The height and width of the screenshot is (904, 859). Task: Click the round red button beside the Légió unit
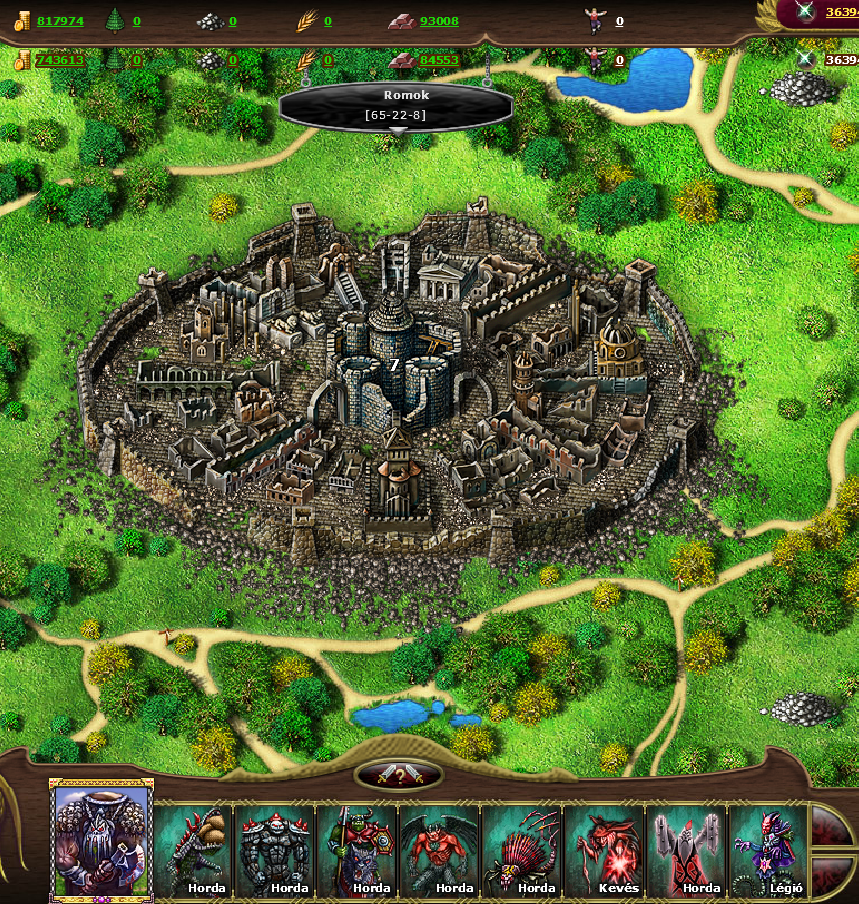coord(832,827)
